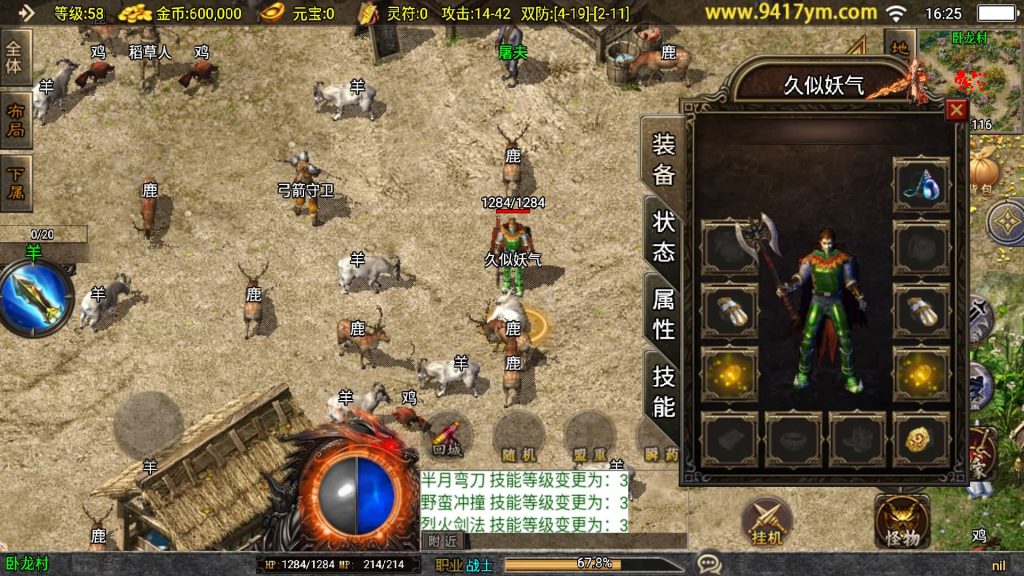1024x576 pixels.
Task: Open the 布局 layout button
Action: [x=16, y=120]
